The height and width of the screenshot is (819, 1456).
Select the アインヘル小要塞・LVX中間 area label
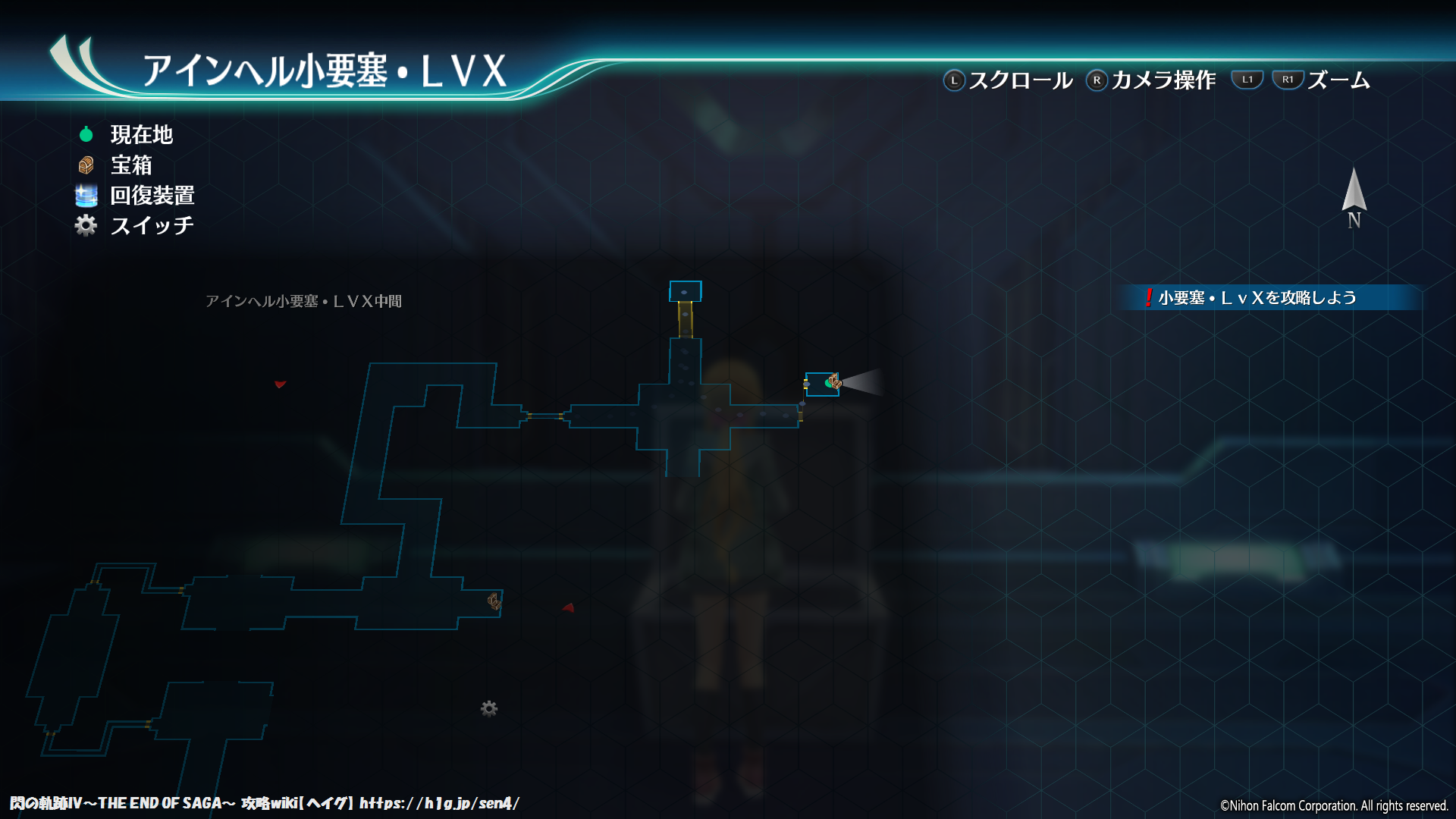[303, 301]
